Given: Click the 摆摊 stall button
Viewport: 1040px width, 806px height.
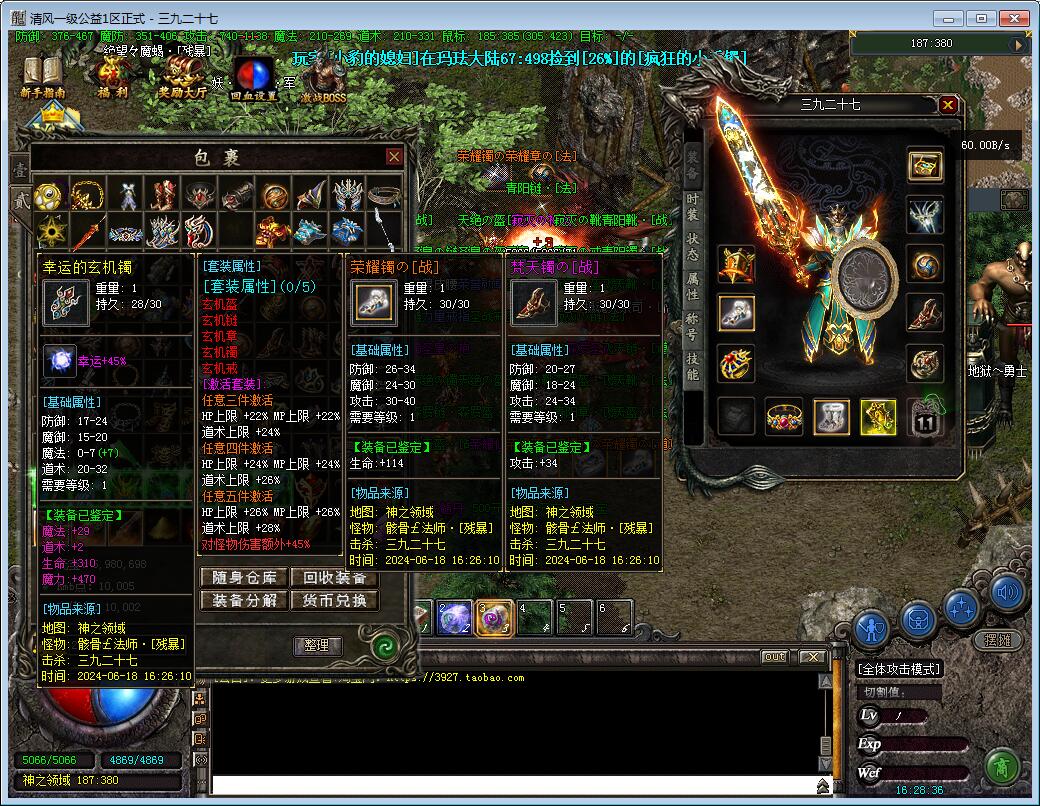Looking at the screenshot, I should pos(996,640).
